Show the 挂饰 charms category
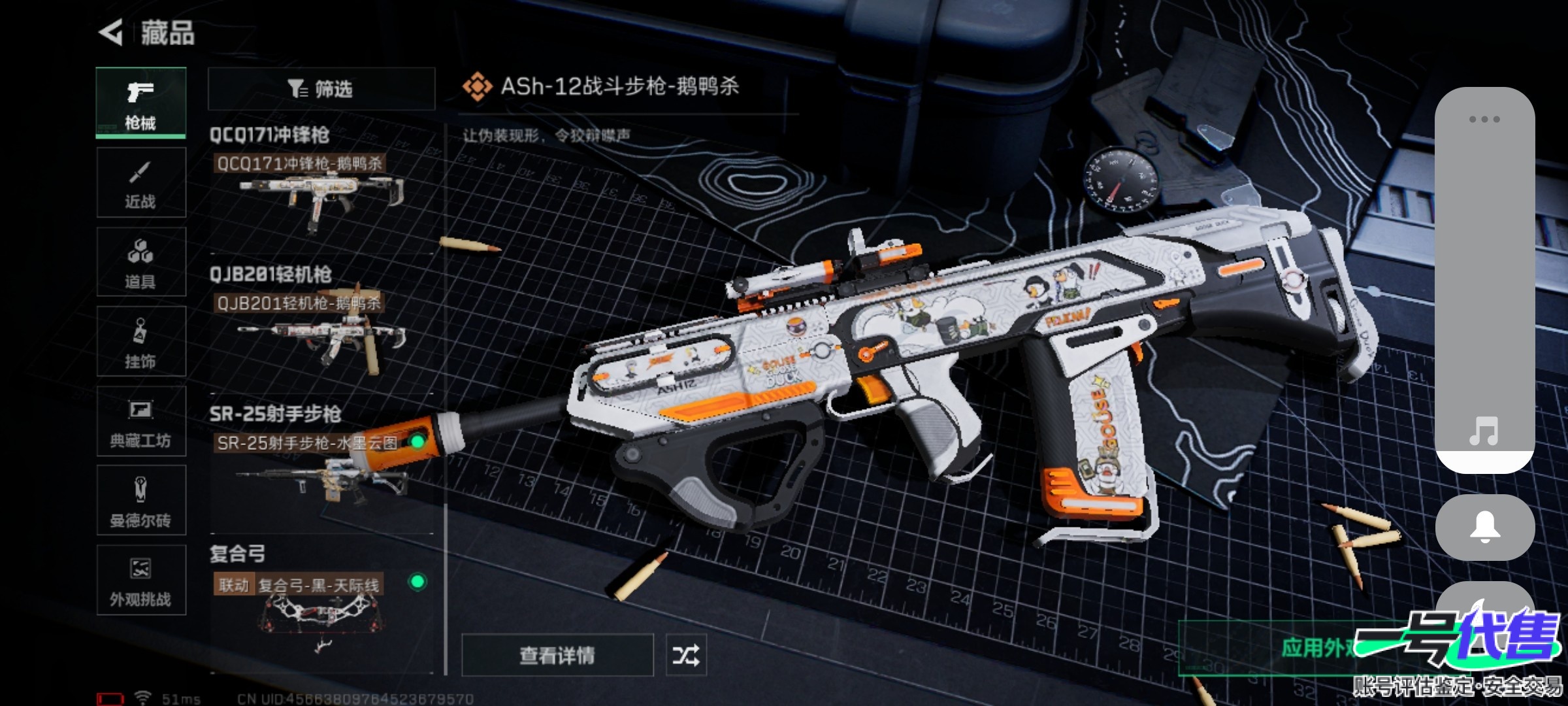This screenshot has width=1568, height=706. (x=140, y=342)
